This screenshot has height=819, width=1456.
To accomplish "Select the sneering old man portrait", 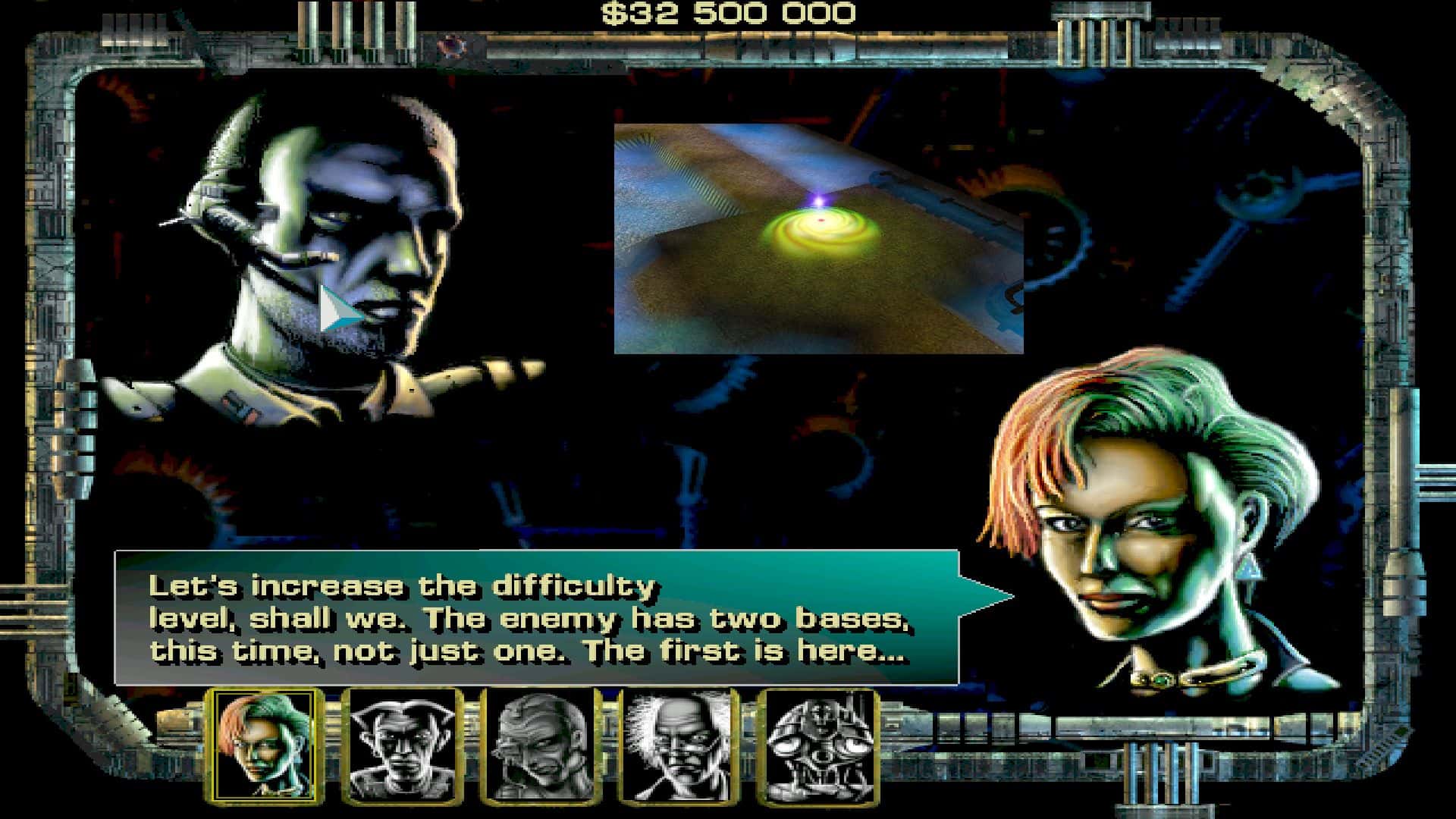I will (x=540, y=745).
